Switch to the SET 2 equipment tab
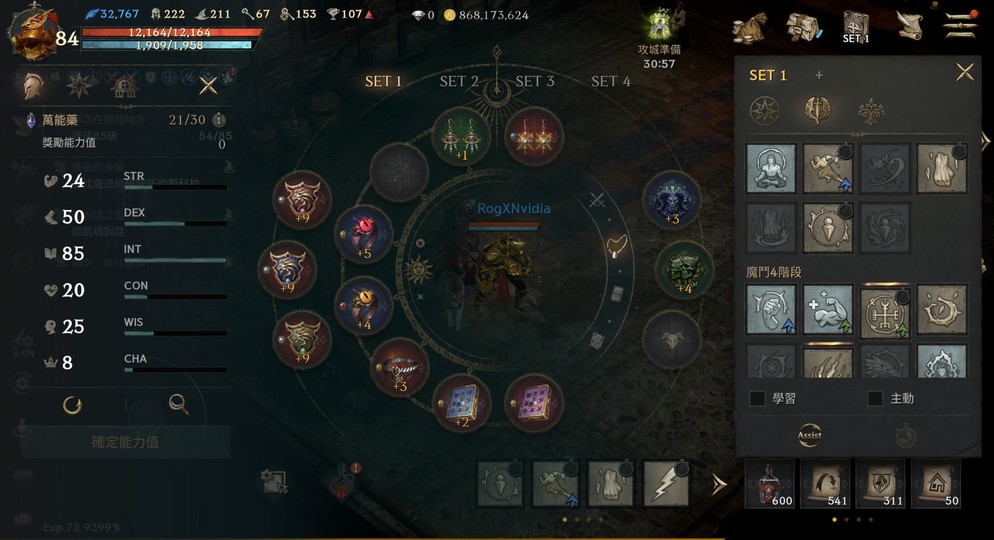Screen dimensions: 994x540 coord(459,81)
